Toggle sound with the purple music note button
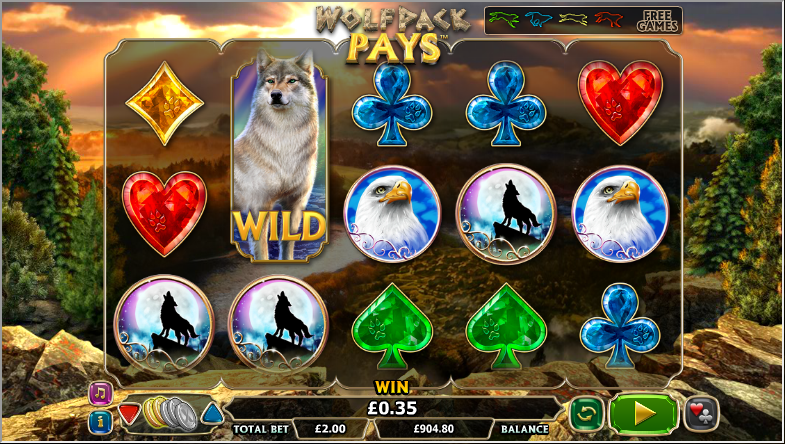Image resolution: width=785 pixels, height=444 pixels. point(99,392)
